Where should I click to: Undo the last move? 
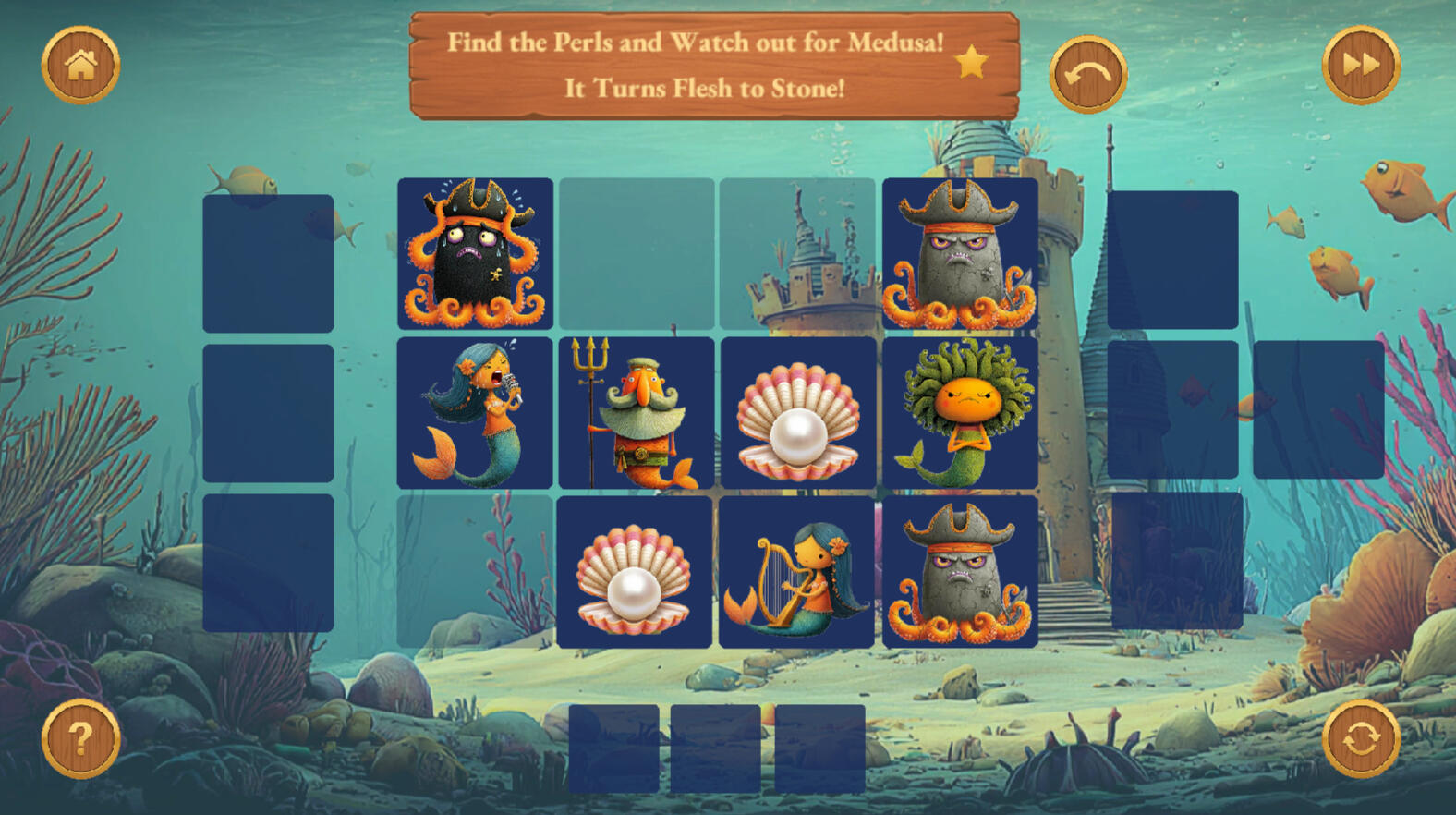point(1087,75)
